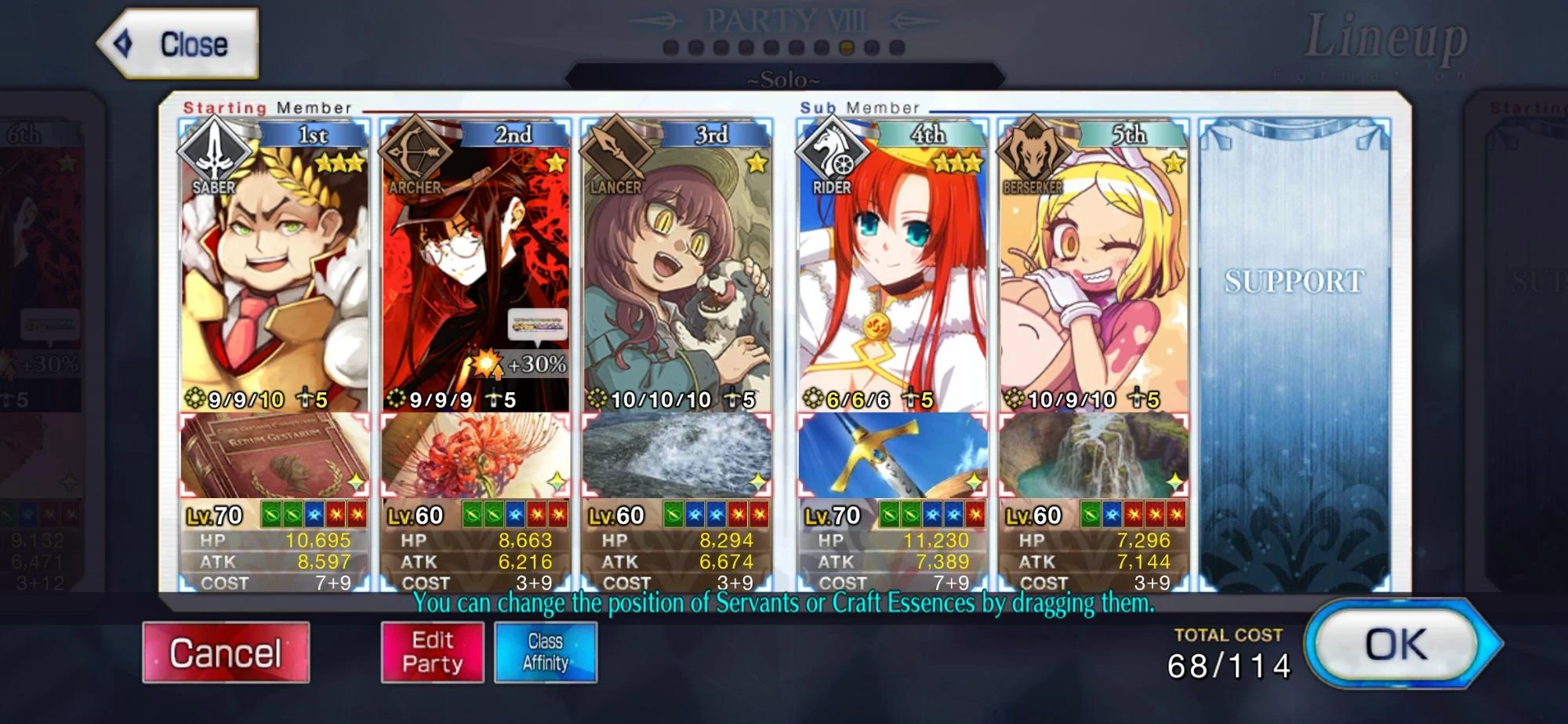Open the Class Affinity panel

546,653
